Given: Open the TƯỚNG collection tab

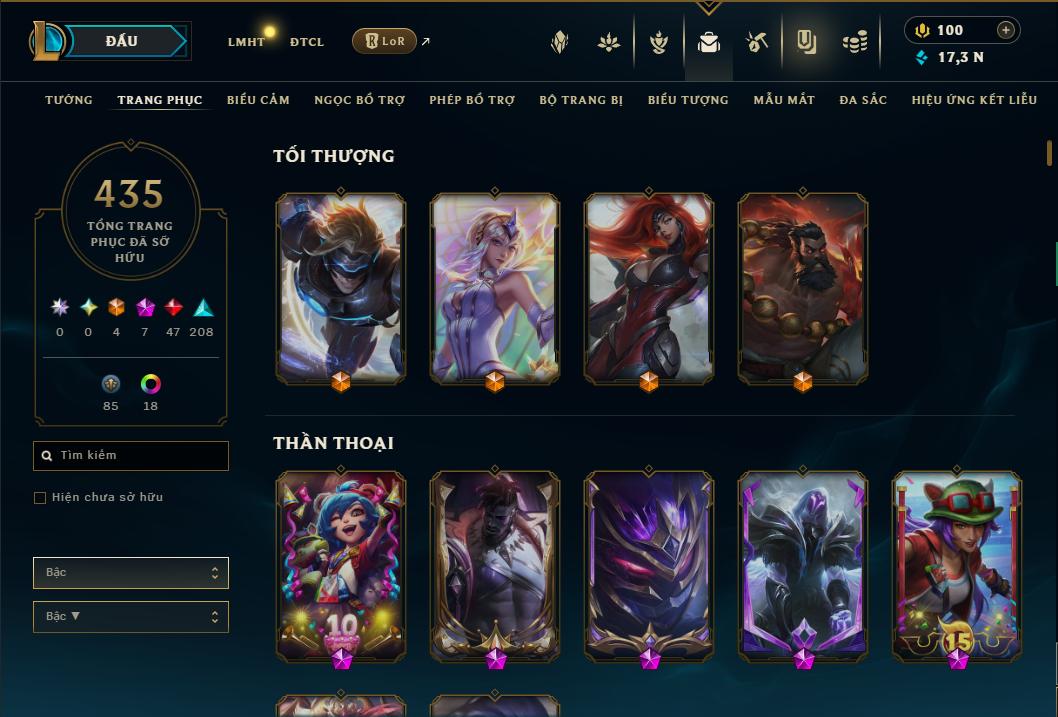Looking at the screenshot, I should point(69,100).
